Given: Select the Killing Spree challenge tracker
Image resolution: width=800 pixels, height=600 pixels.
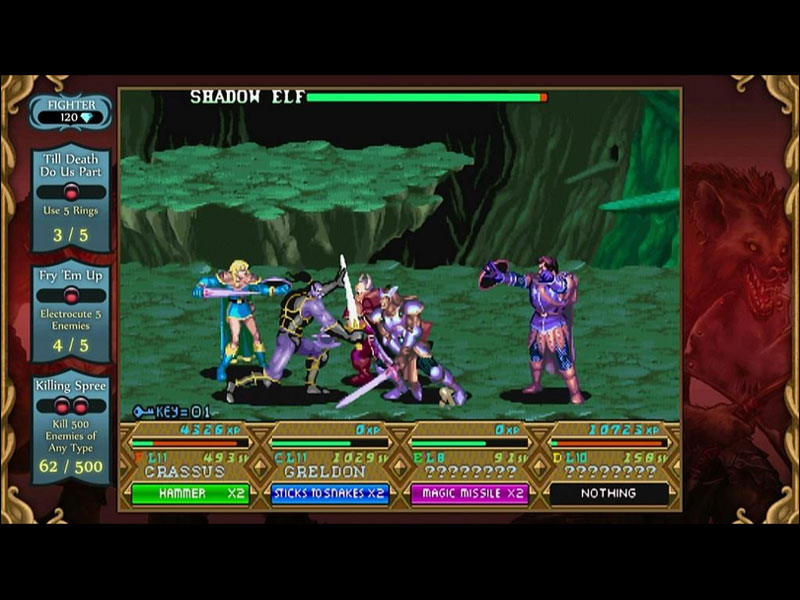Looking at the screenshot, I should coord(71,427).
